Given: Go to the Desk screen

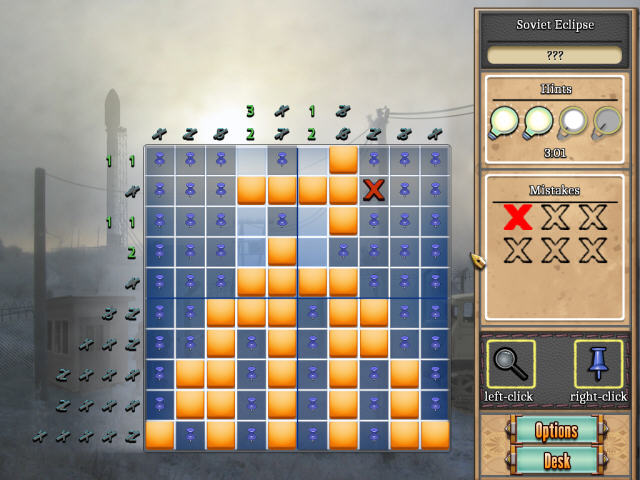Looking at the screenshot, I should pos(557,461).
